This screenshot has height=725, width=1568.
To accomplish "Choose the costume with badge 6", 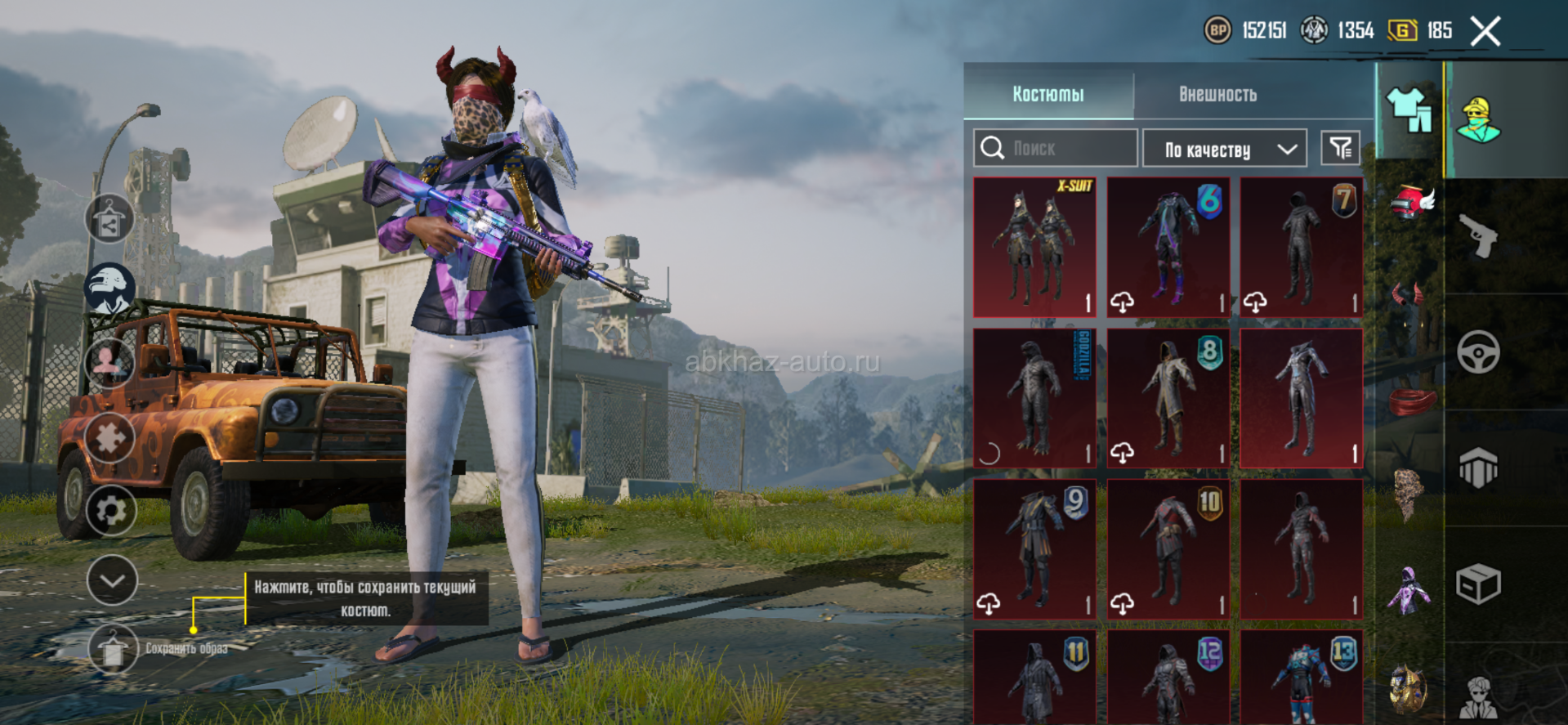I will click(x=1168, y=247).
